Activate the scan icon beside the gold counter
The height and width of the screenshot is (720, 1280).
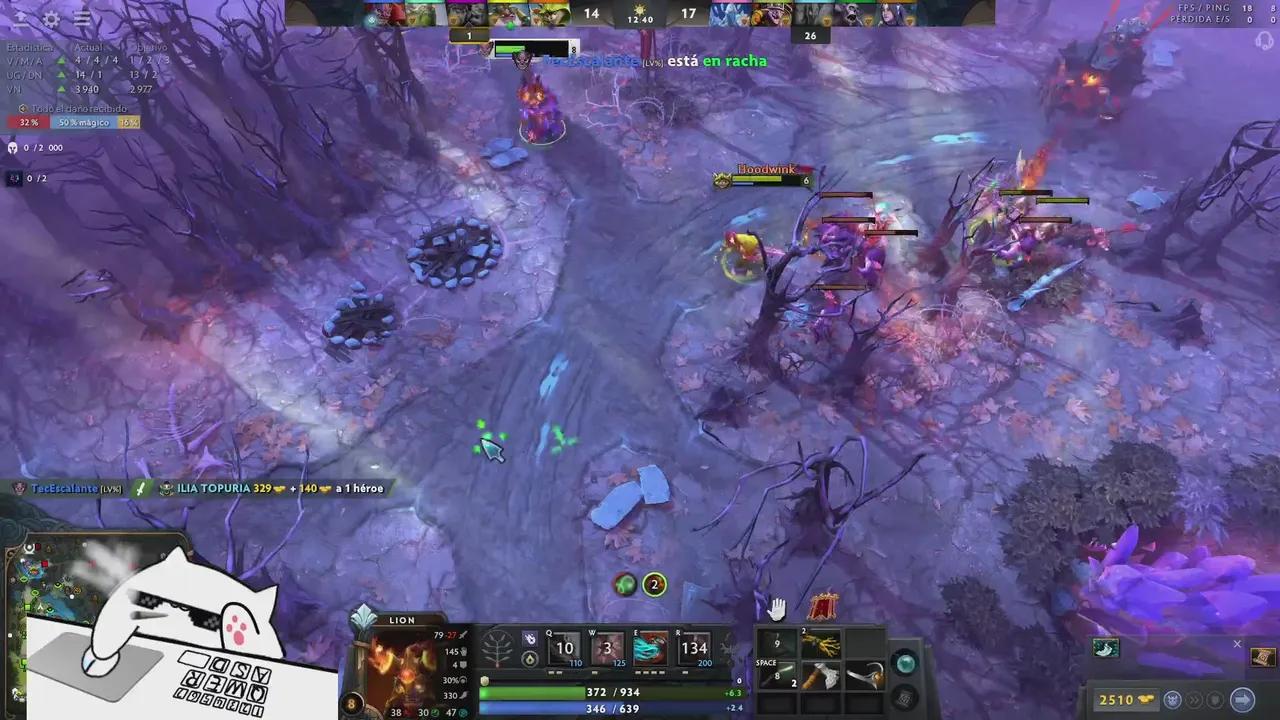[1172, 699]
